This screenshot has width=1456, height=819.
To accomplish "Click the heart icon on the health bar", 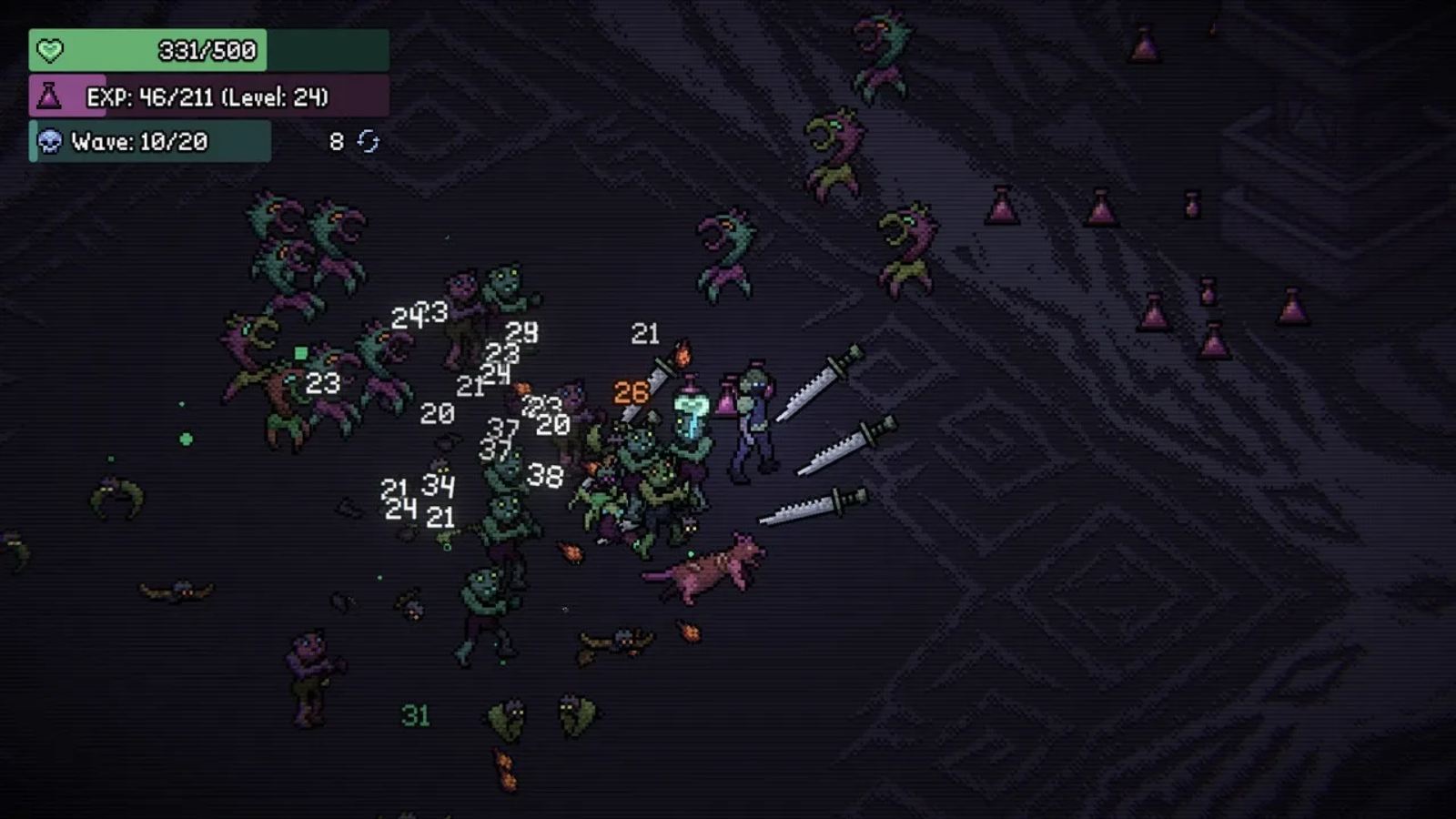I will click(x=49, y=51).
